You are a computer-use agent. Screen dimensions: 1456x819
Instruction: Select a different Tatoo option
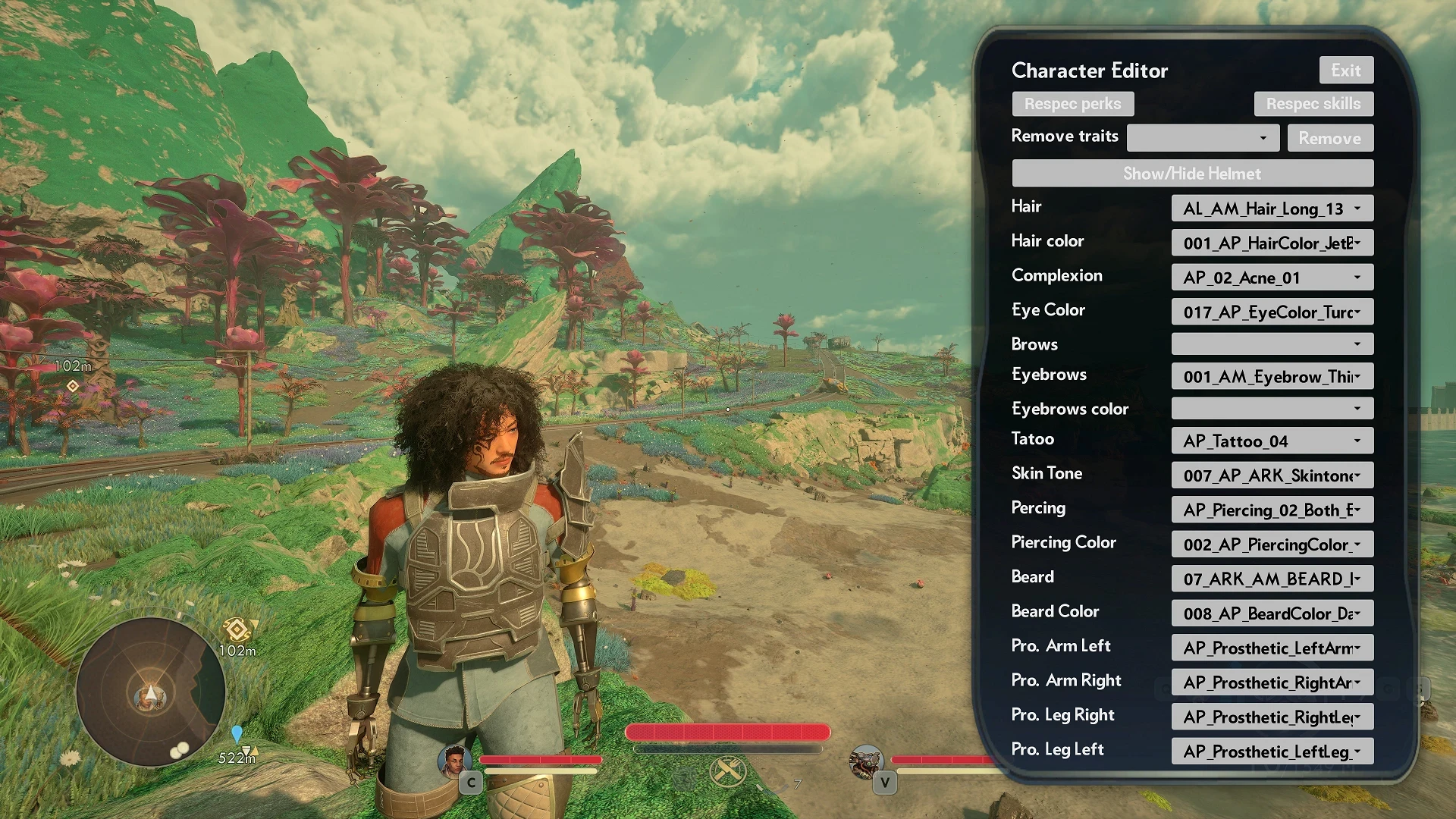(x=1272, y=441)
